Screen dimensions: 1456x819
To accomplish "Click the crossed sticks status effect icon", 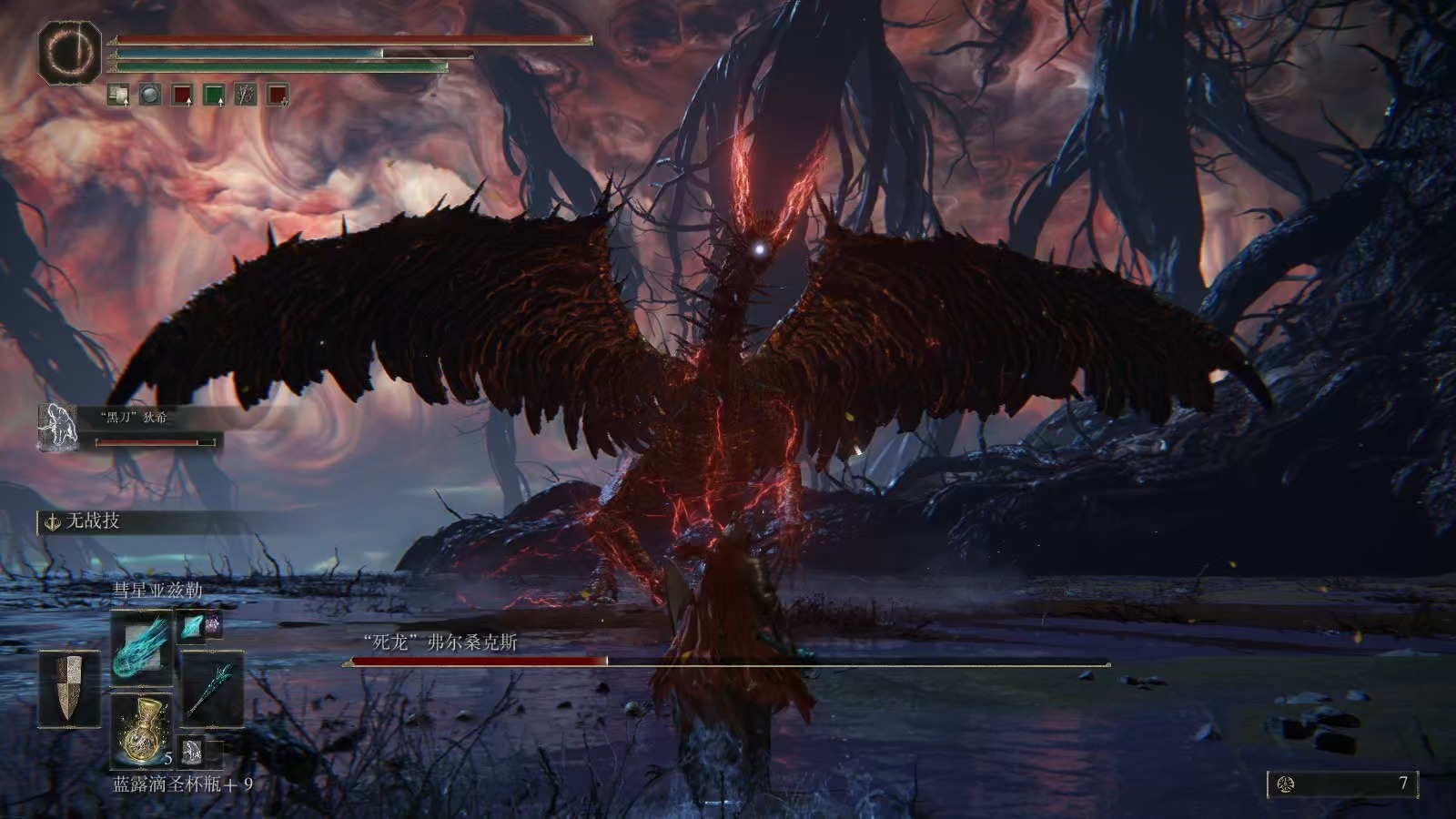I will click(x=245, y=94).
